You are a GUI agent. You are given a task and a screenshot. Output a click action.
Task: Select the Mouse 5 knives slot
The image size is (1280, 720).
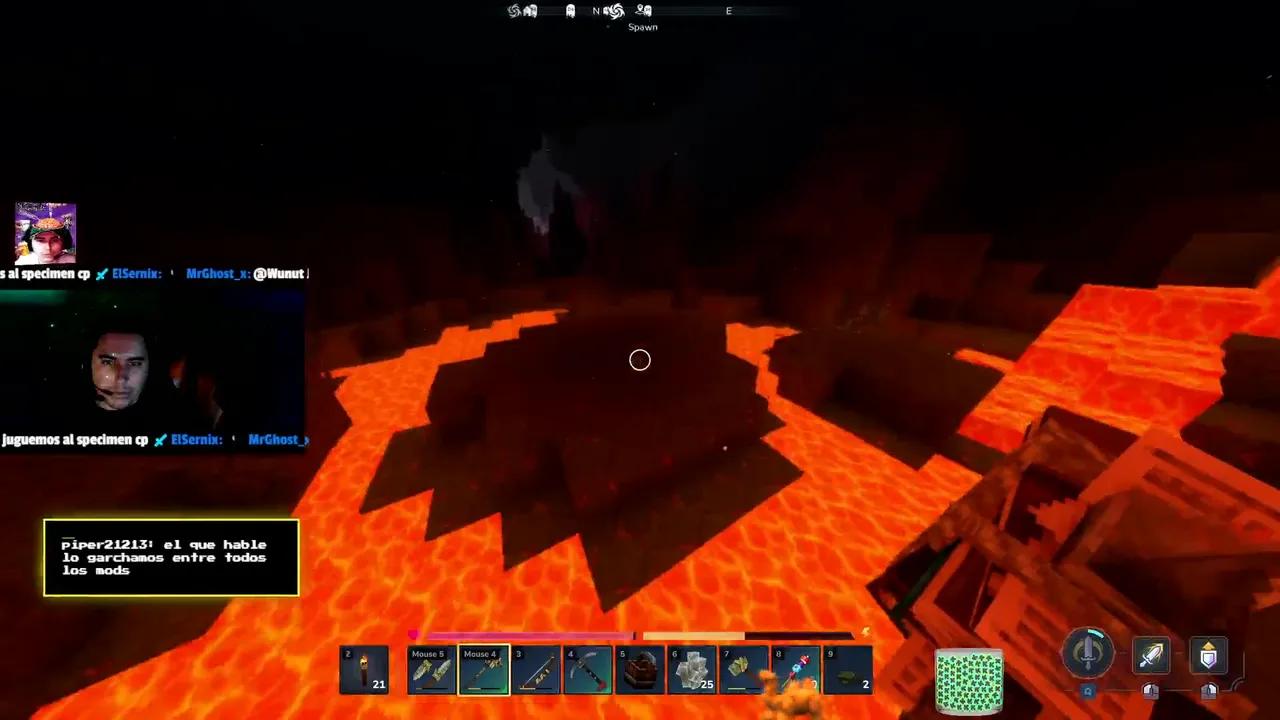pos(432,669)
